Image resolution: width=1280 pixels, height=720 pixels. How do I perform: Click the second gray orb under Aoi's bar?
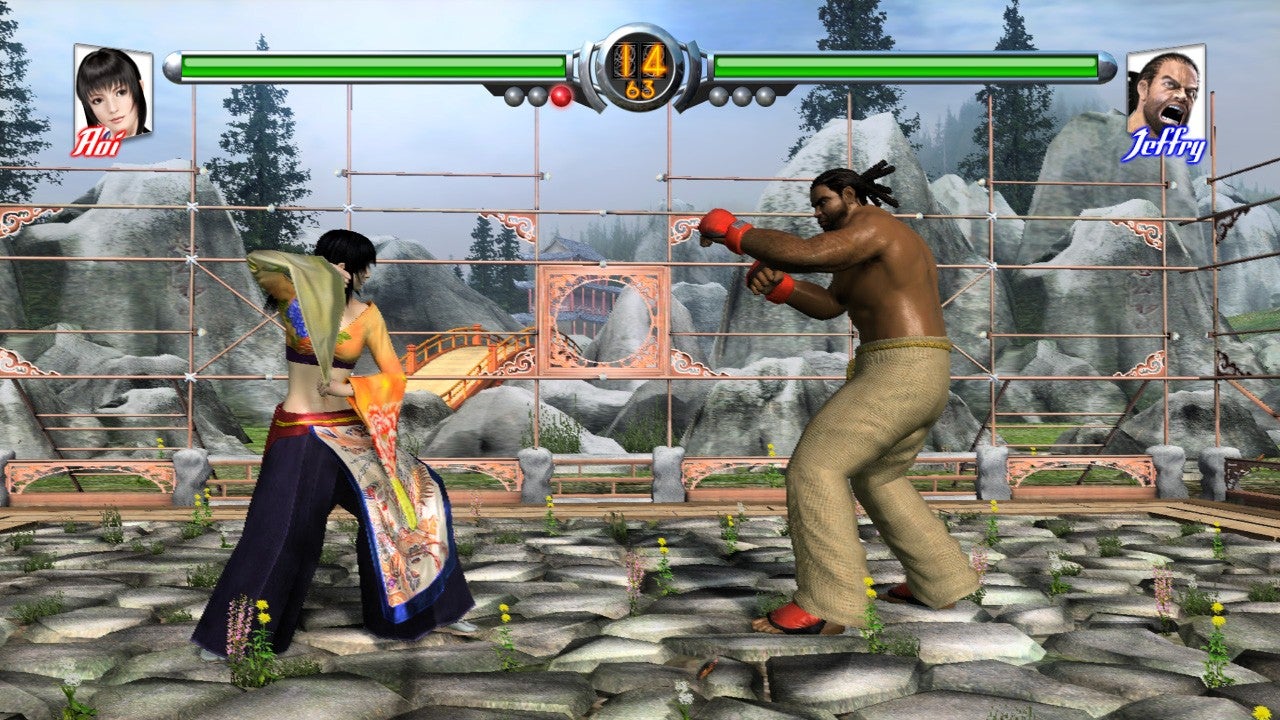[x=537, y=94]
